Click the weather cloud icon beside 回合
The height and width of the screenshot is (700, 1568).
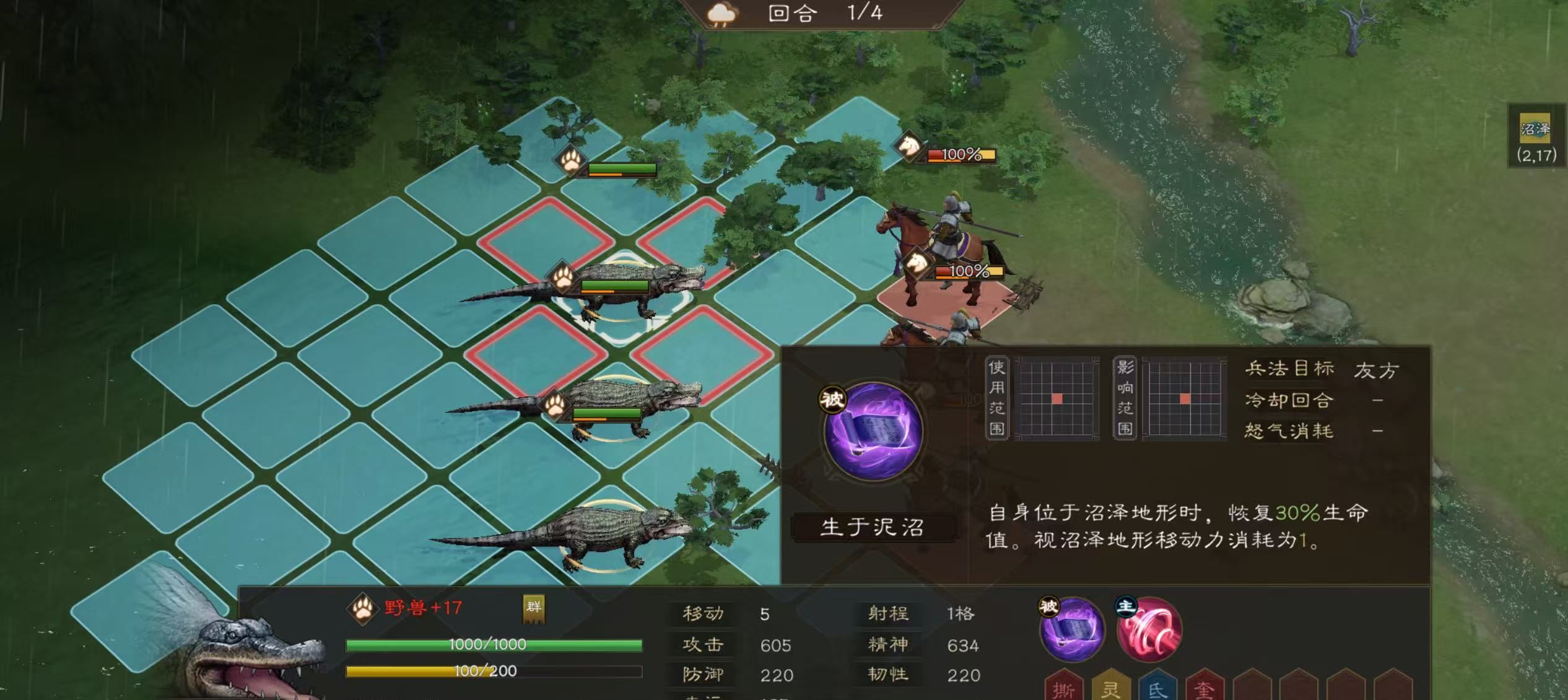720,14
